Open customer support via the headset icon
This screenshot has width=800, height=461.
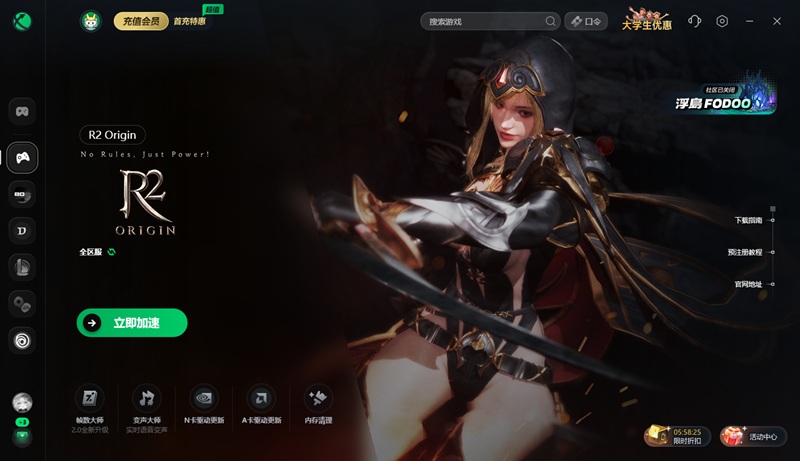(695, 21)
